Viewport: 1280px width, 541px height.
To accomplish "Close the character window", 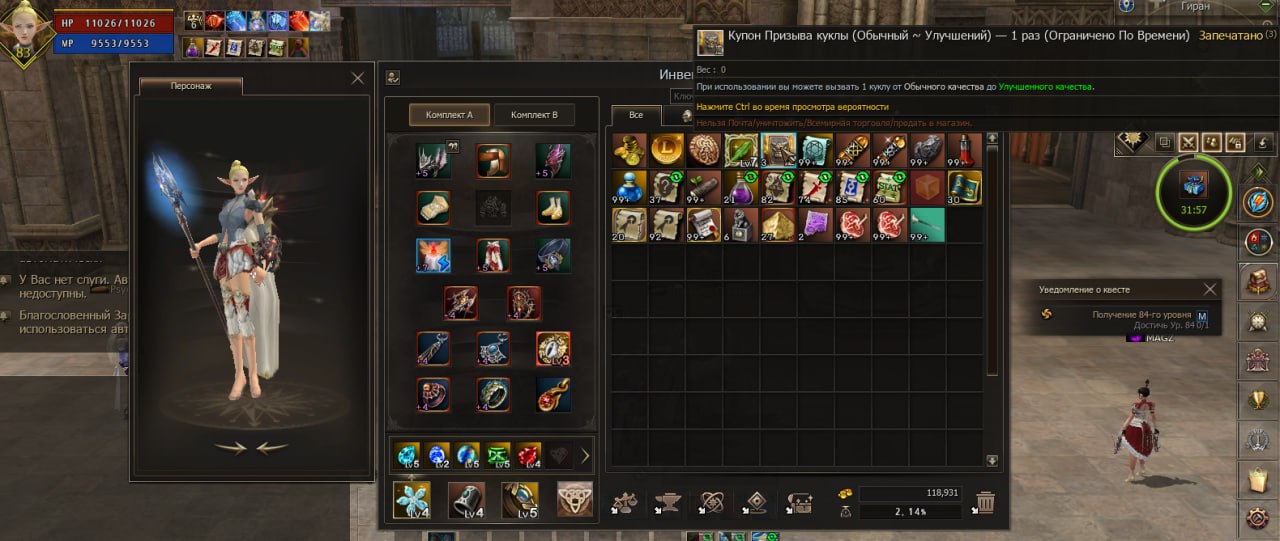I will (357, 77).
